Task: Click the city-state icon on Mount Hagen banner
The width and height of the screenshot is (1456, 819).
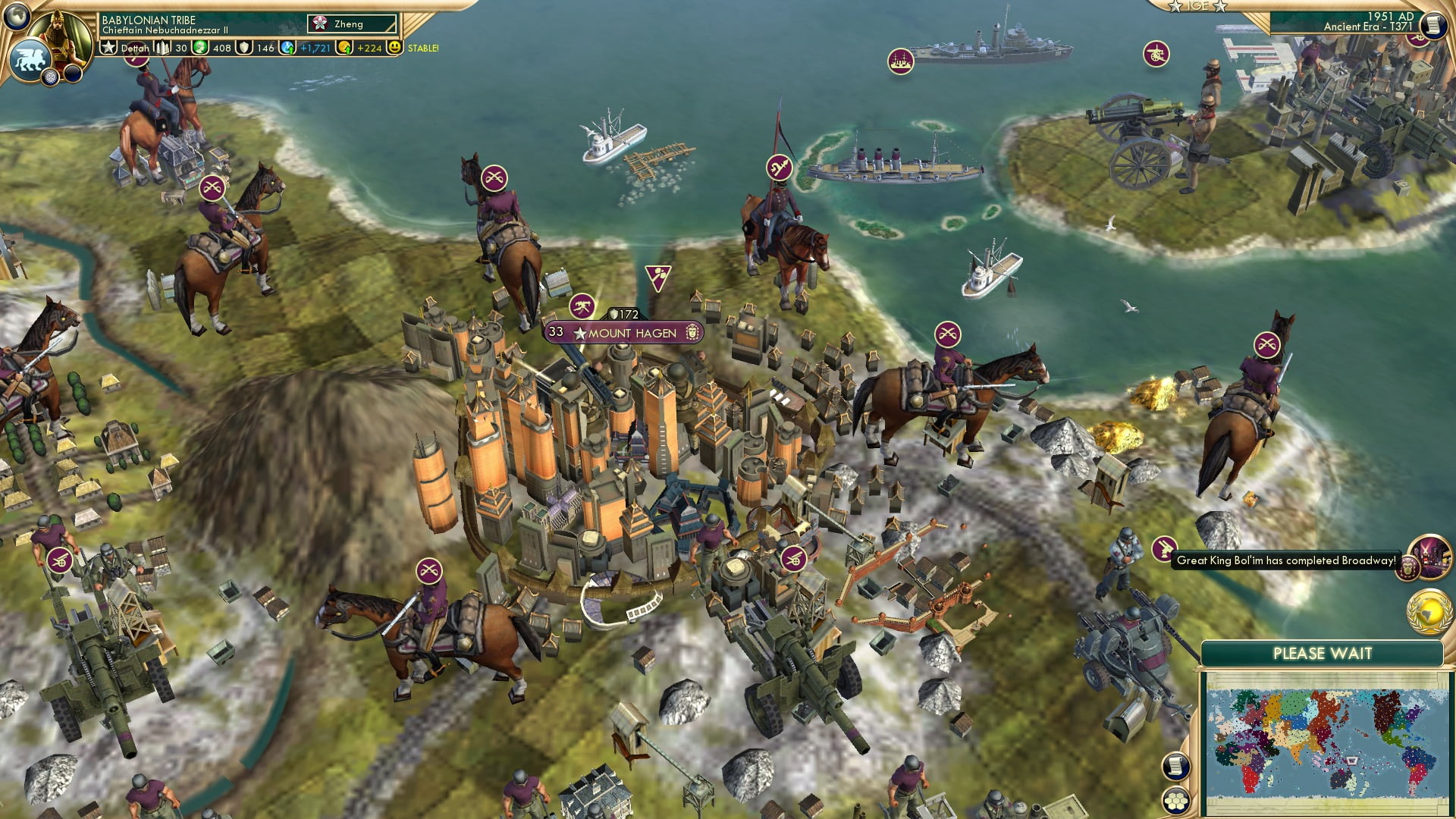Action: click(692, 332)
